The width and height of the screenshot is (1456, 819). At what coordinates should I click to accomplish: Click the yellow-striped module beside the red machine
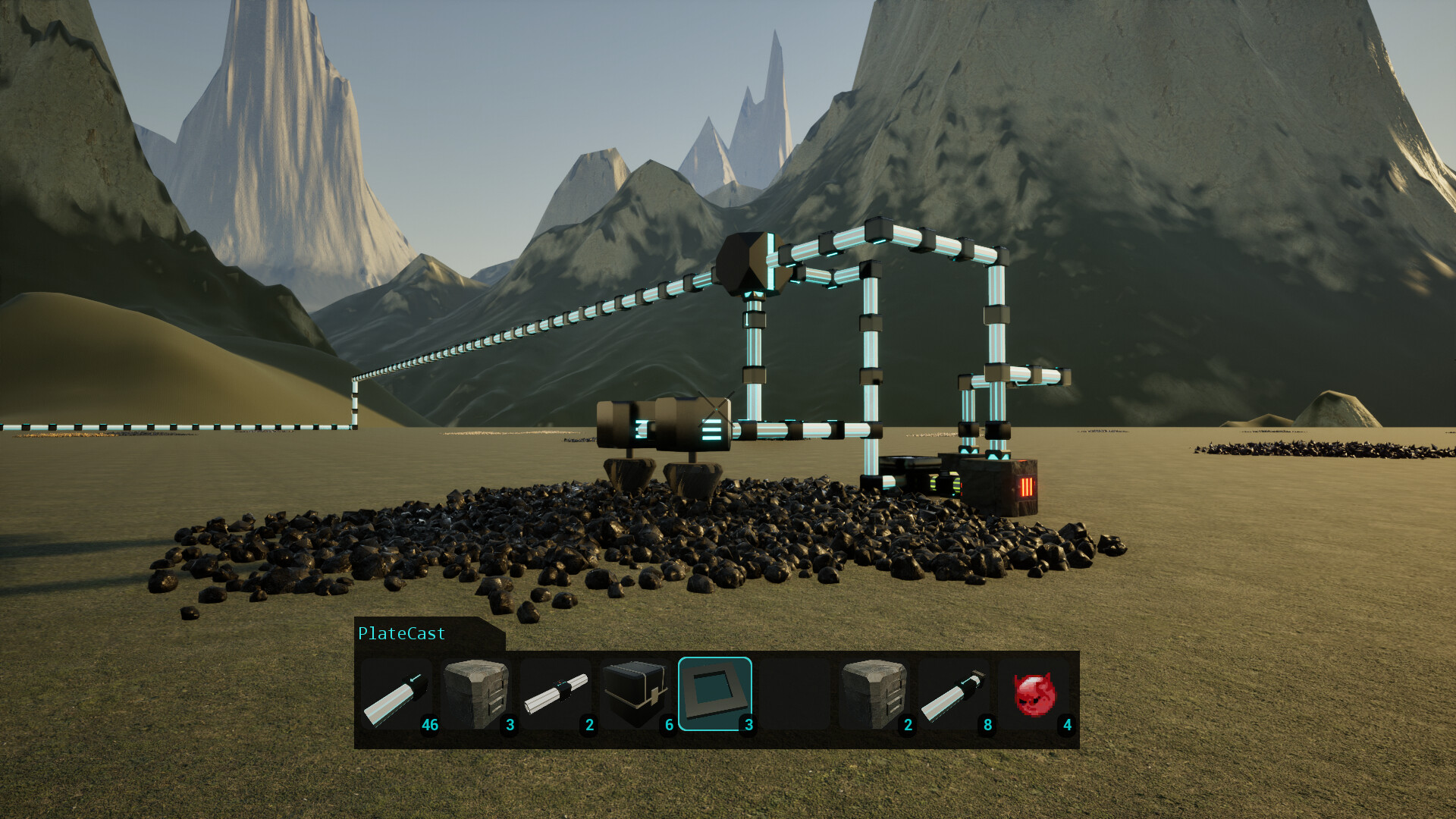(x=943, y=482)
